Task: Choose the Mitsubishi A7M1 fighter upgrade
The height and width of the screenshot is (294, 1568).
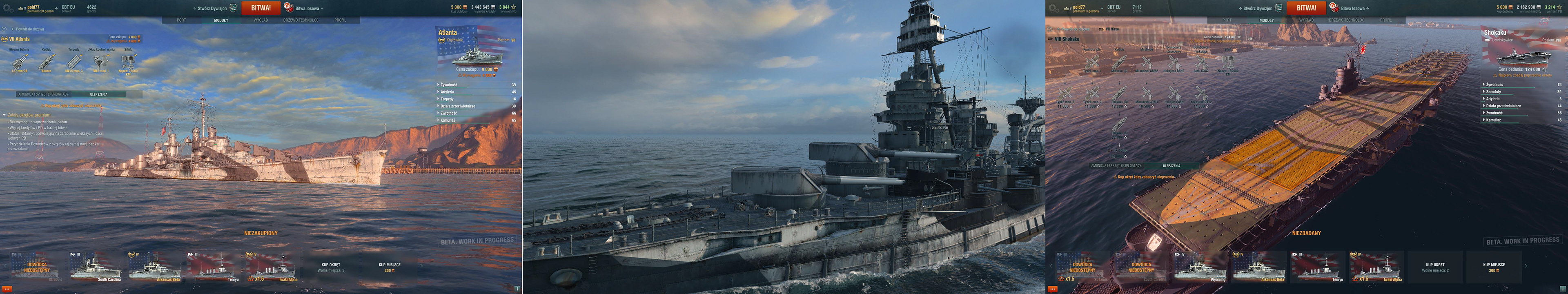Action: click(x=1147, y=94)
